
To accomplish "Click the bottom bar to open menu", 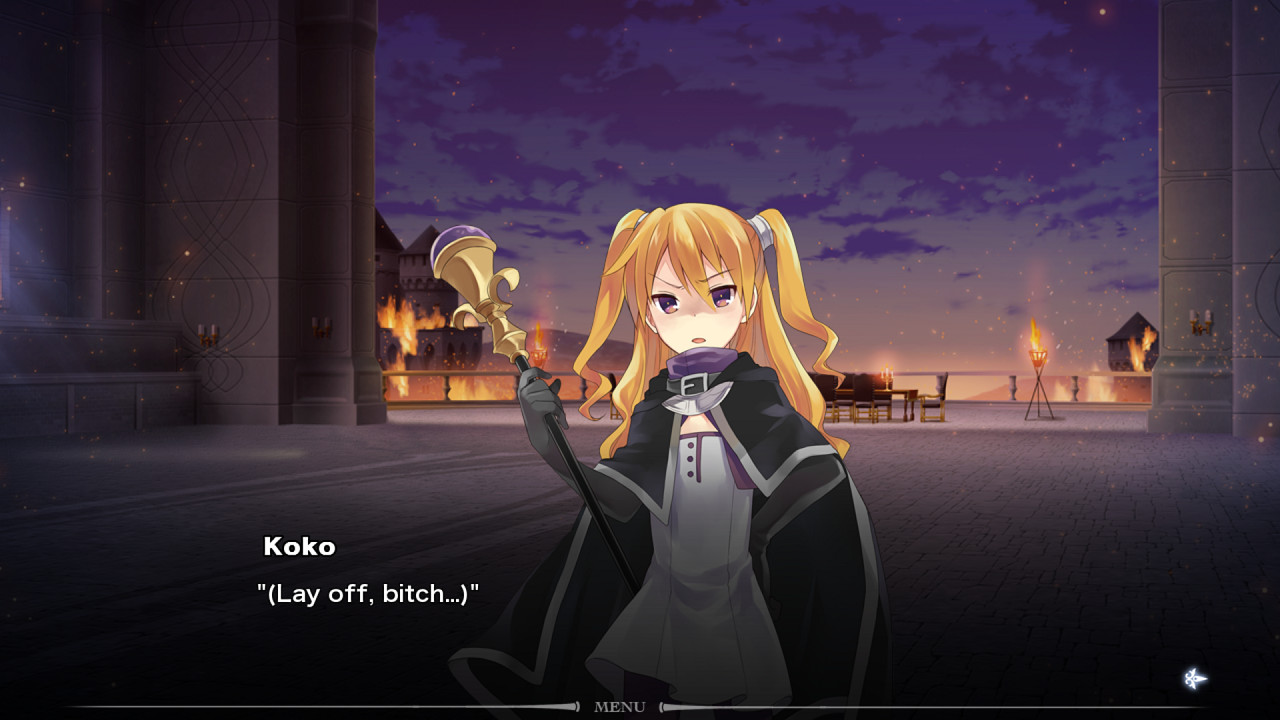I will (622, 707).
